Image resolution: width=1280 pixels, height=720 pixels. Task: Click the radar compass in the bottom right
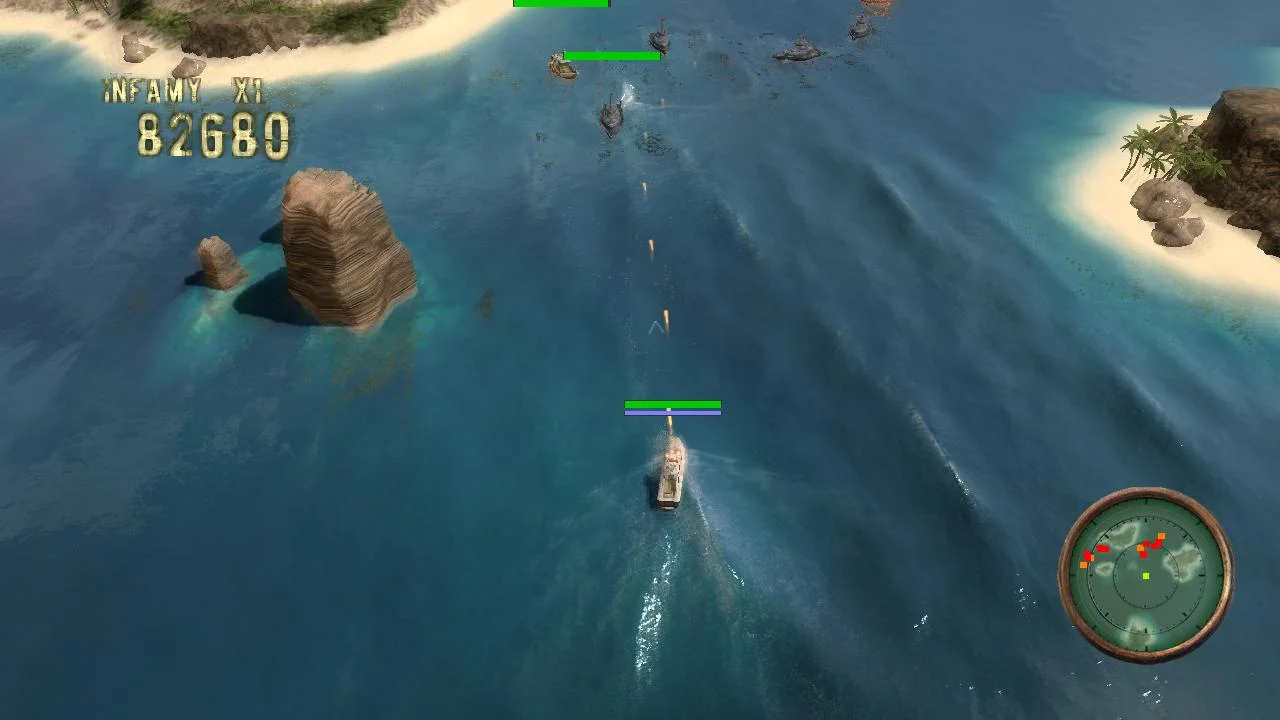coord(1148,575)
